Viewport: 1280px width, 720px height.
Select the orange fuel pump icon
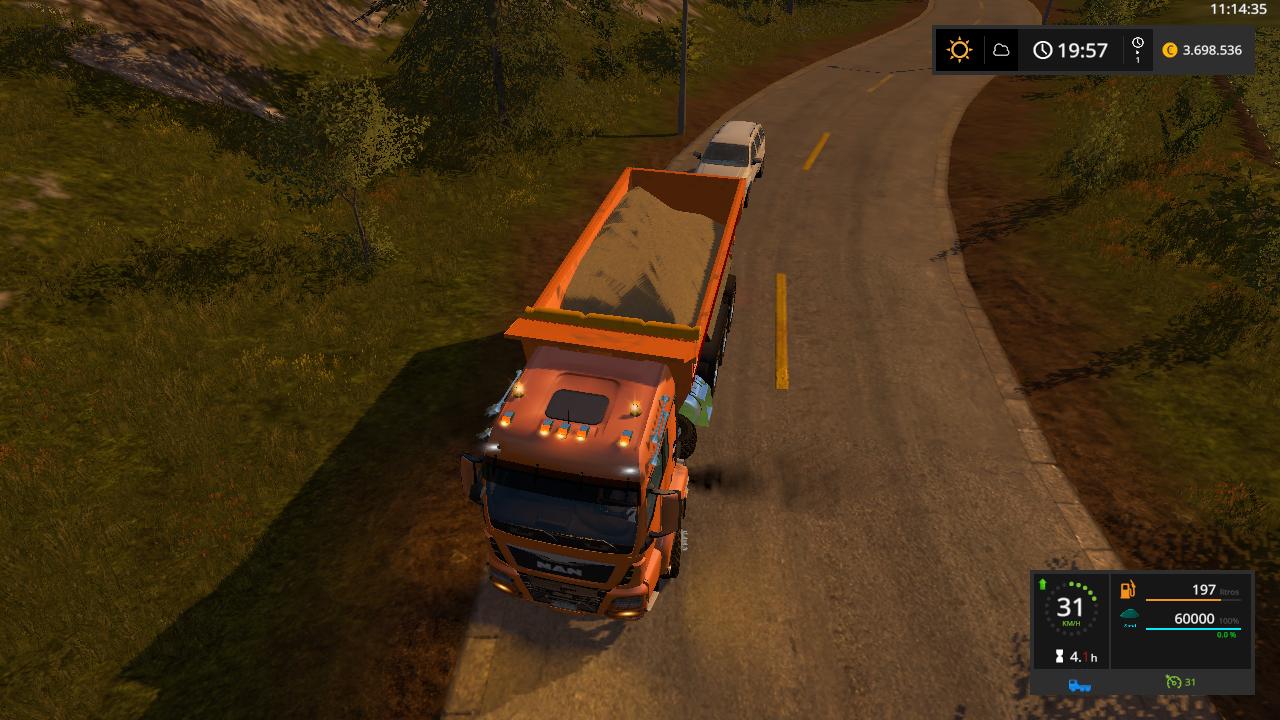coord(1129,590)
